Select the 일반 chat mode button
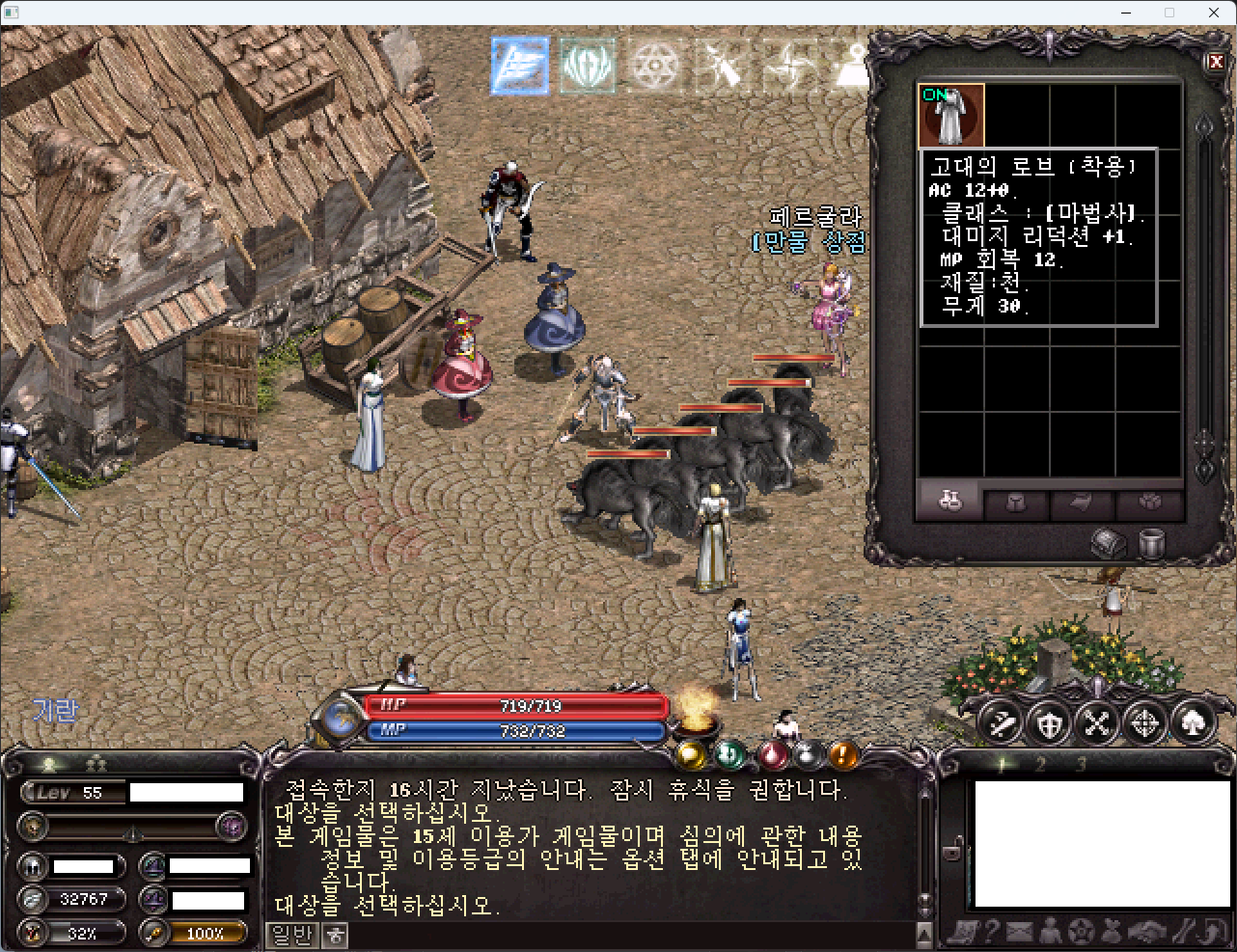Screen dimensions: 1237x952 [292, 935]
